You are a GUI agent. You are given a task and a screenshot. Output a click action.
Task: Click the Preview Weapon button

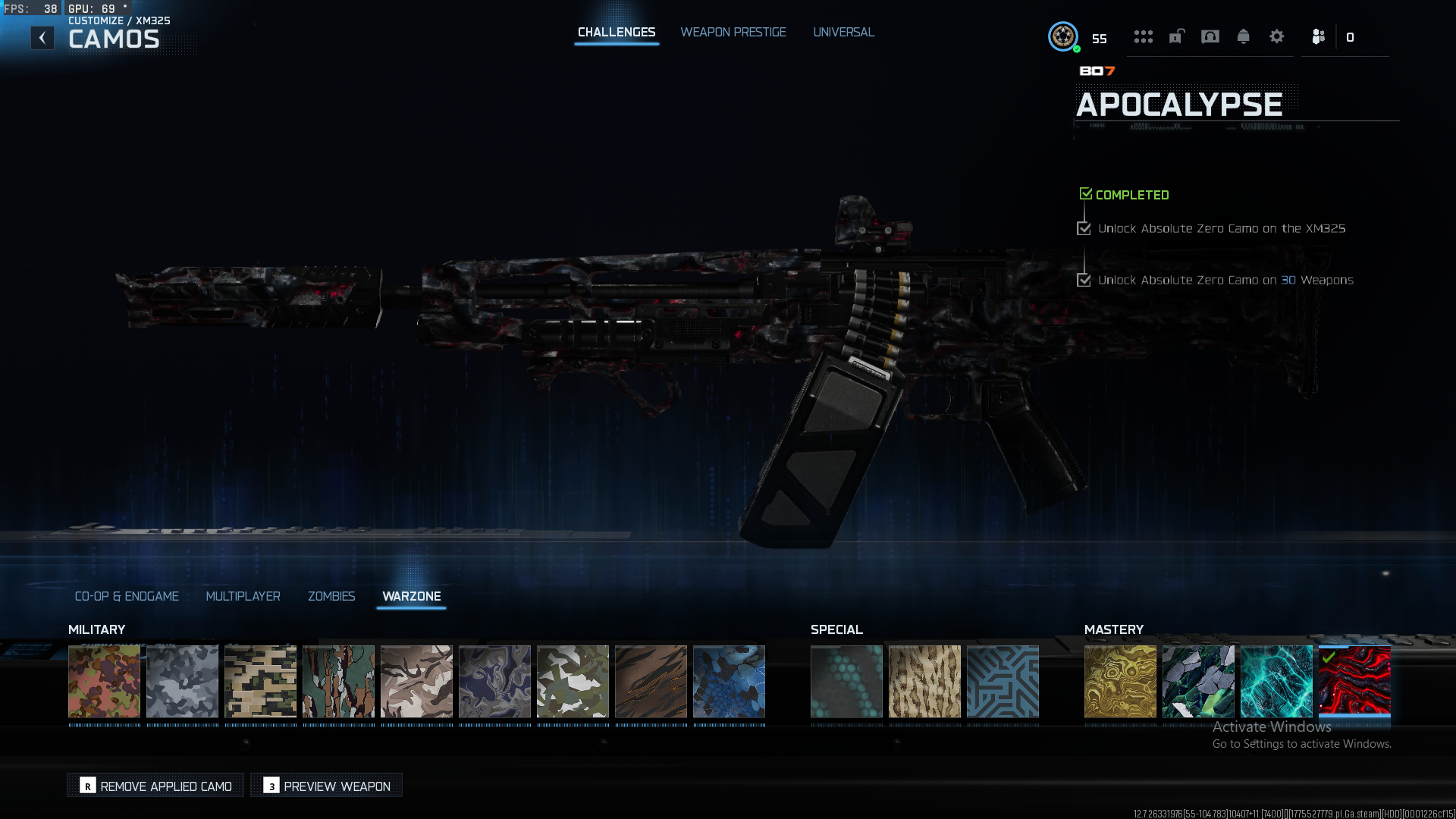click(327, 786)
